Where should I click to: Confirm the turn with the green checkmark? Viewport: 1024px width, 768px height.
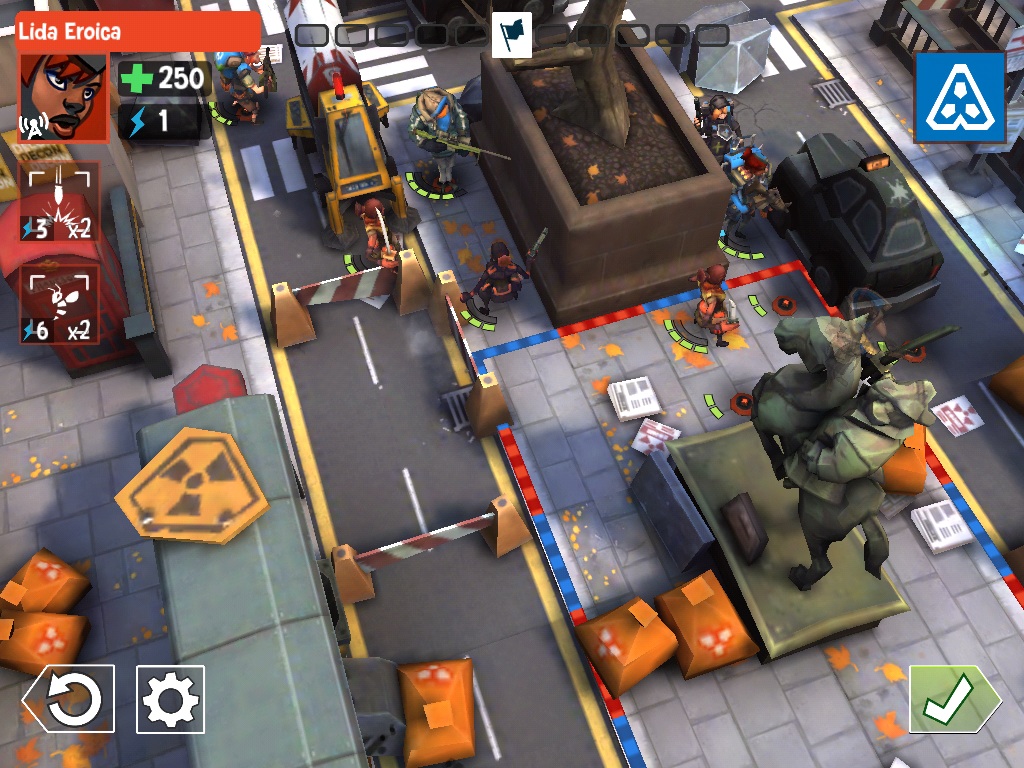click(952, 699)
